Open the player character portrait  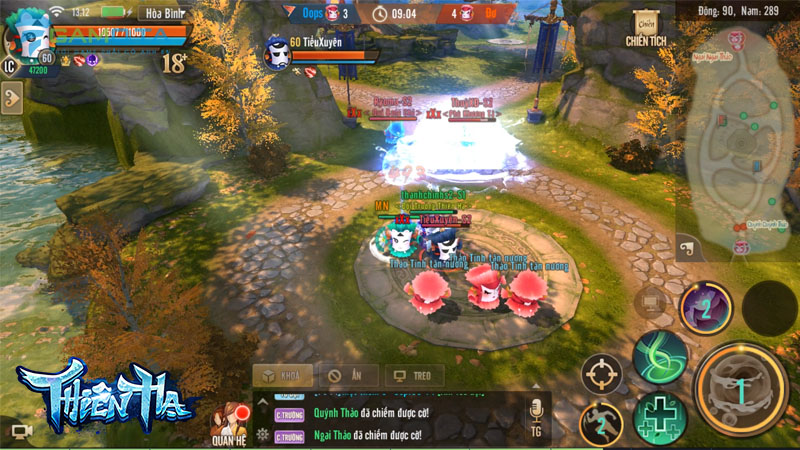[30, 40]
